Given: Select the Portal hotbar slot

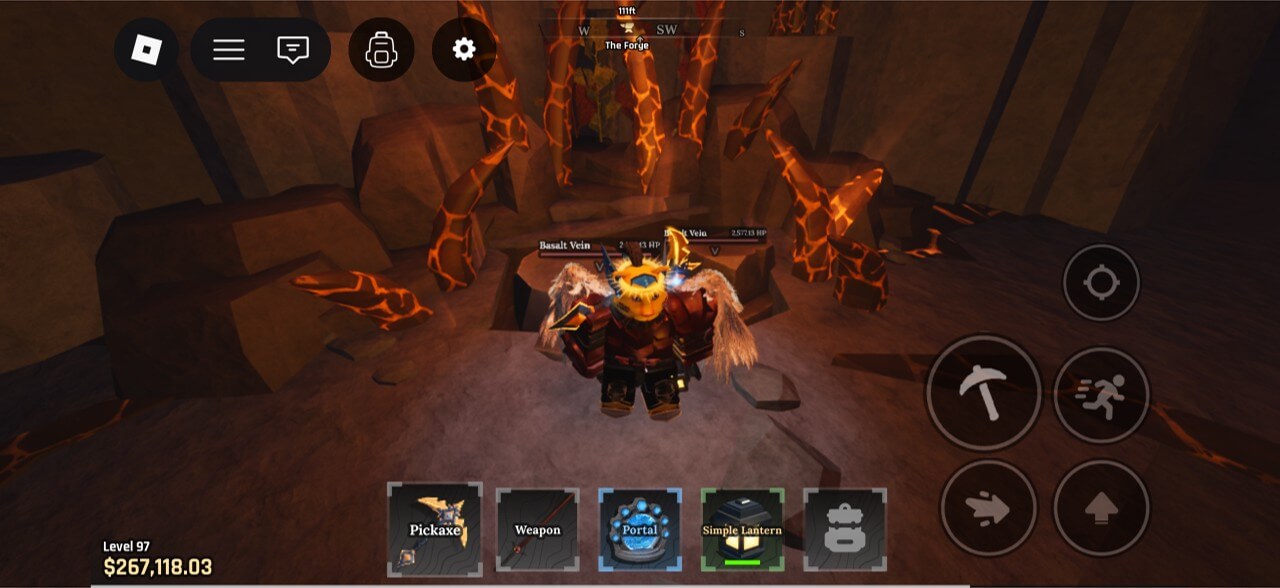Looking at the screenshot, I should (x=640, y=529).
